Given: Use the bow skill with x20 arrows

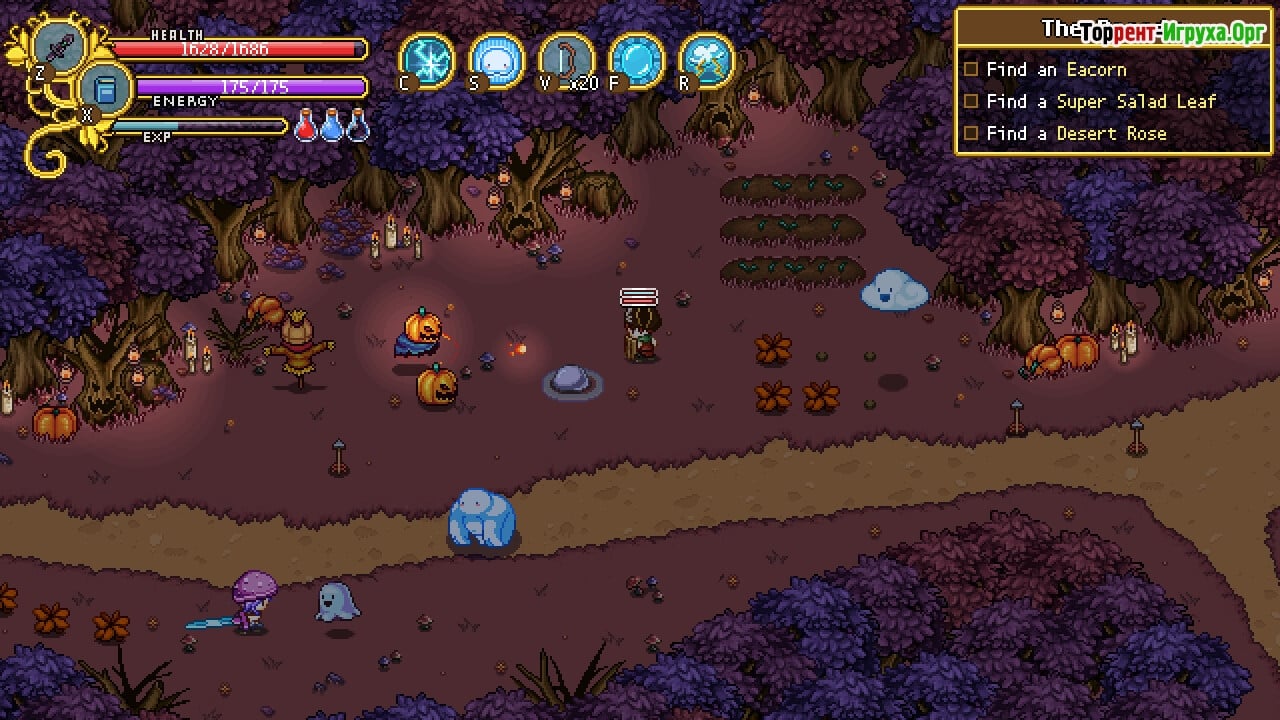Looking at the screenshot, I should (566, 60).
